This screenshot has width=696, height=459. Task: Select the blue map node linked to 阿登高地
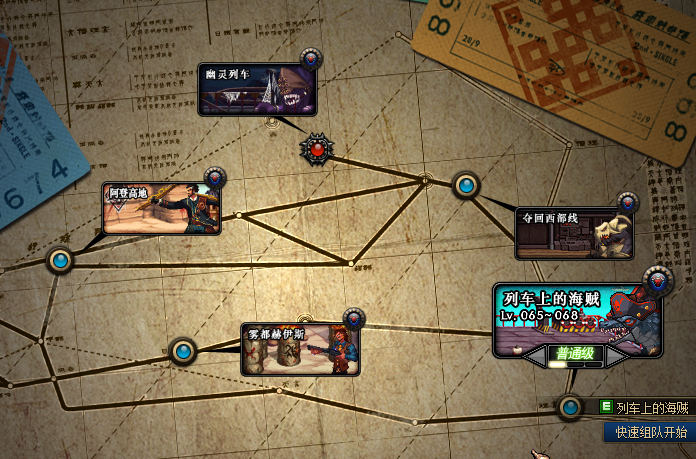coord(61,261)
